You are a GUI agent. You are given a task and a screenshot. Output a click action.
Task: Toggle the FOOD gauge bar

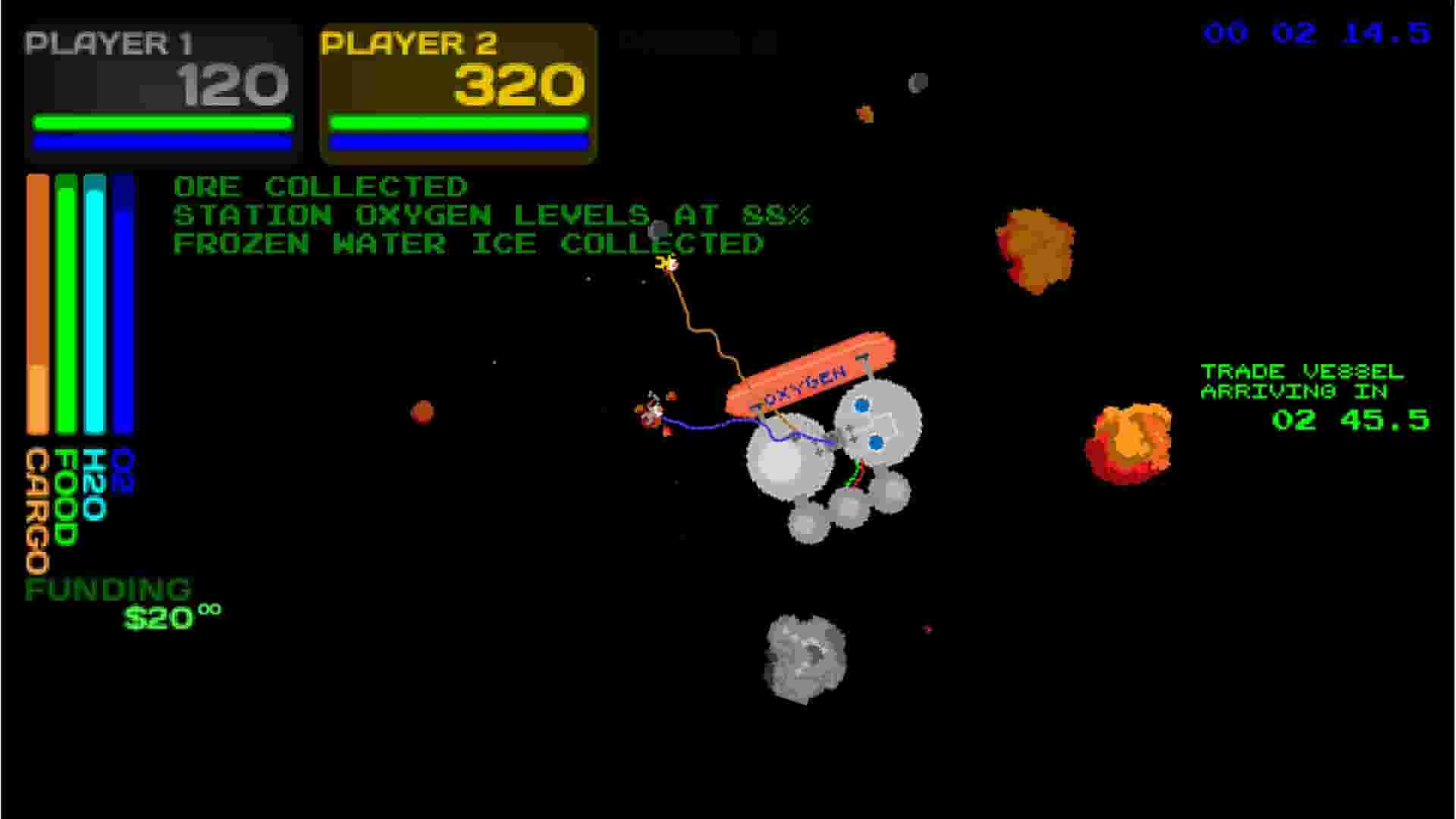click(x=65, y=303)
